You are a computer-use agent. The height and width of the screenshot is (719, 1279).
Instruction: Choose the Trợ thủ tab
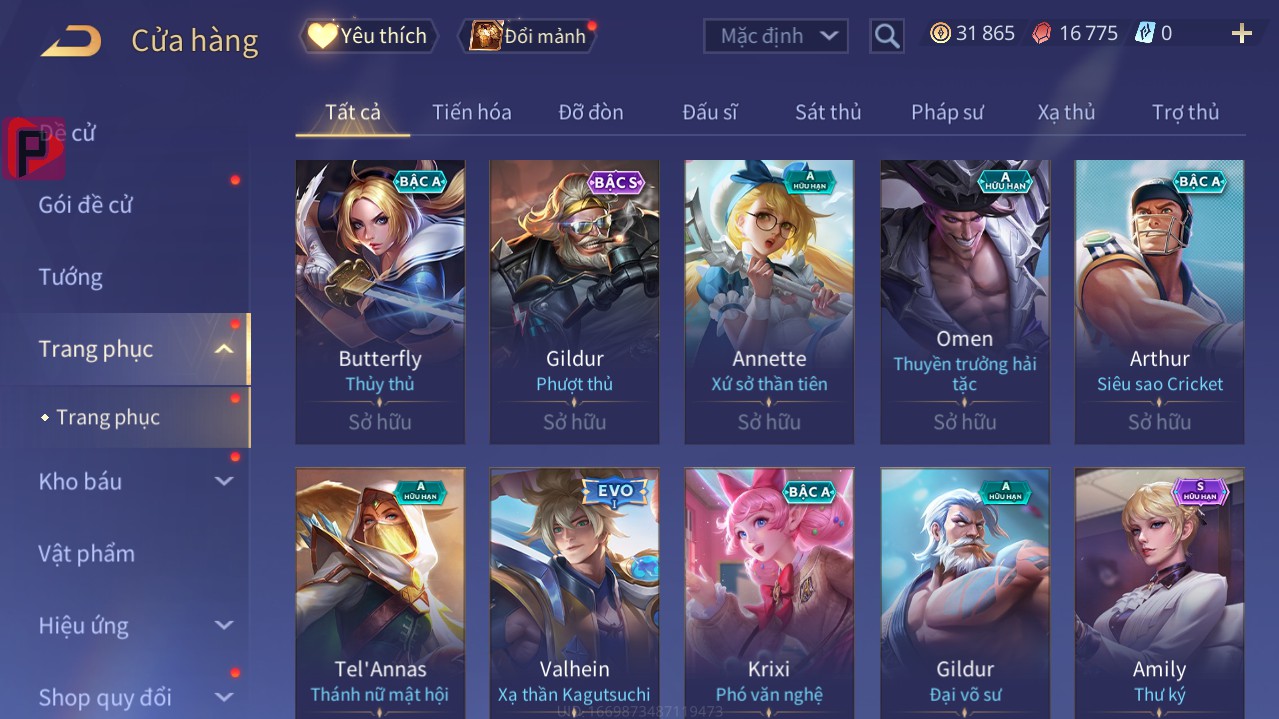tap(1185, 112)
